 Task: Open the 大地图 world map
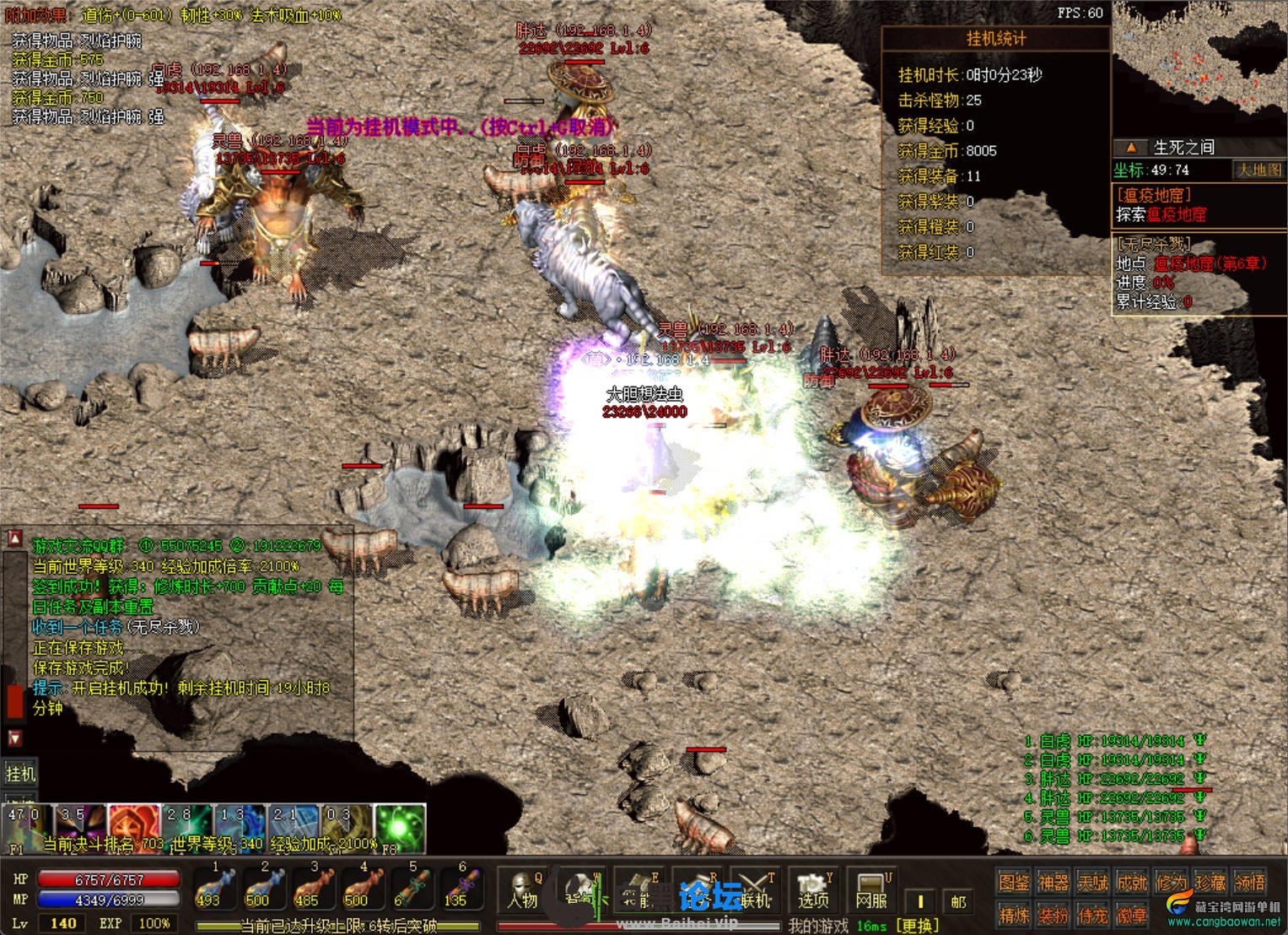[x=1258, y=170]
